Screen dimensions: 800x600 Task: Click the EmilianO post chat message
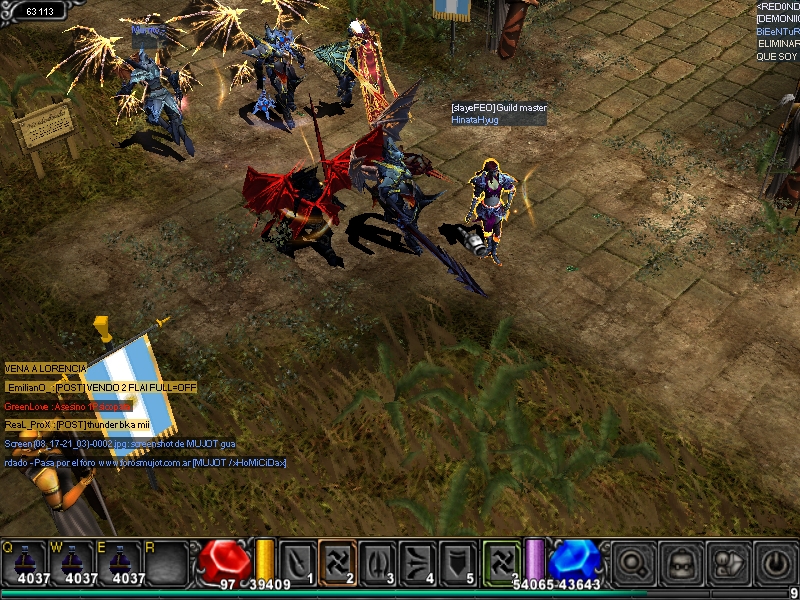coord(101,387)
